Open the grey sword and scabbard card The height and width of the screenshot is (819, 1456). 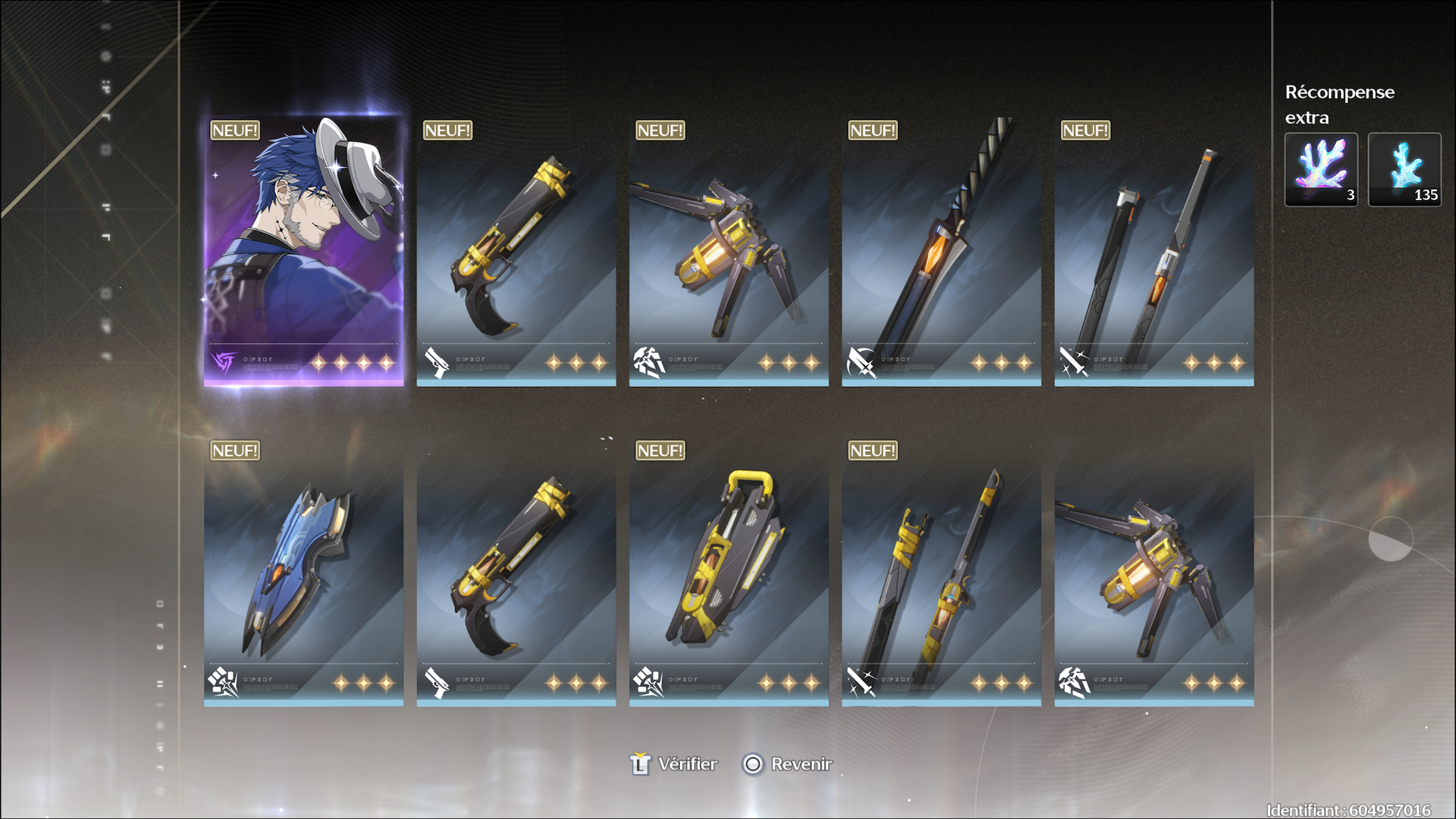1153,252
